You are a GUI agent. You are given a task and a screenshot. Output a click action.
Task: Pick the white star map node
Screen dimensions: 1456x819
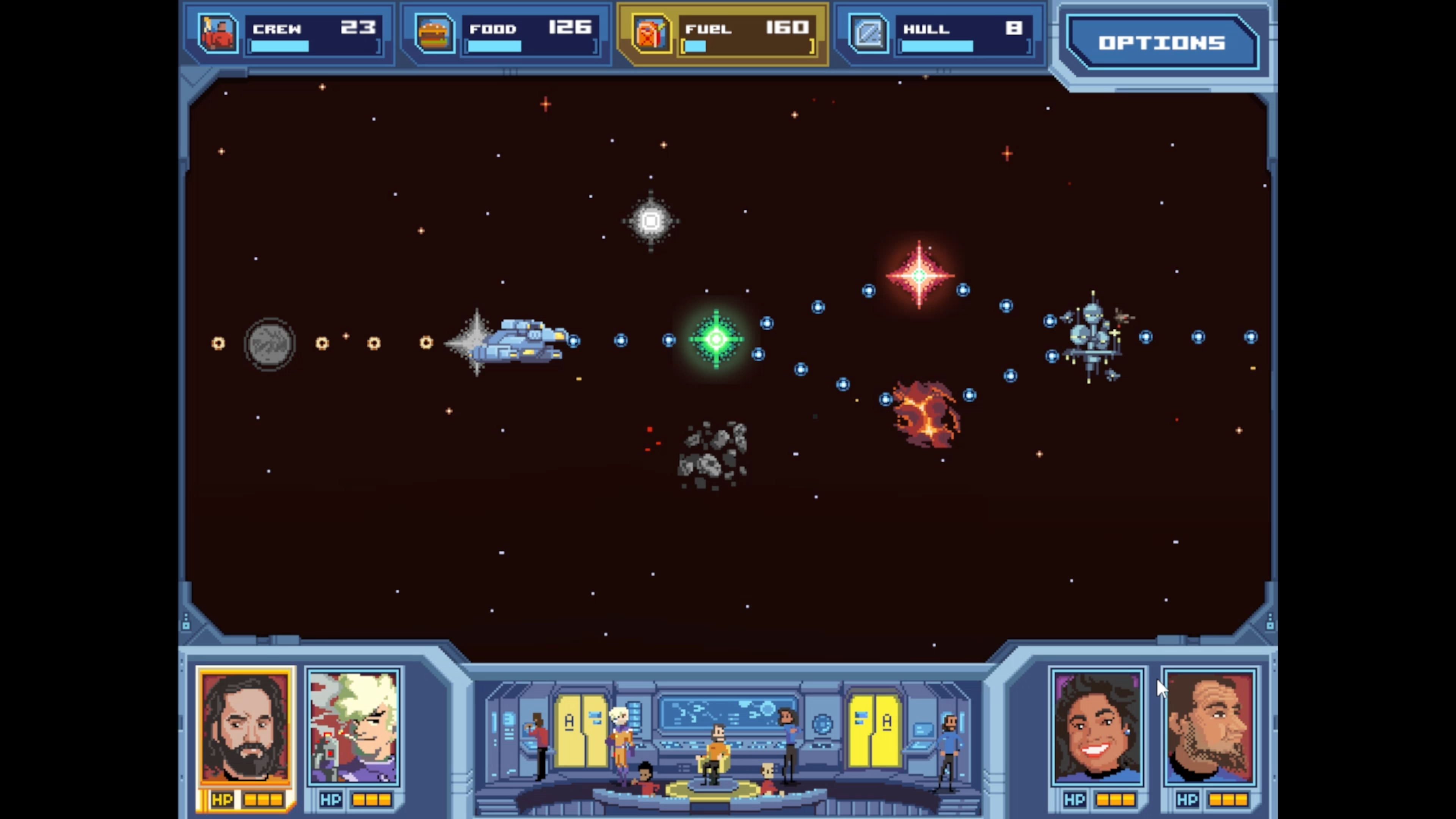click(x=651, y=221)
